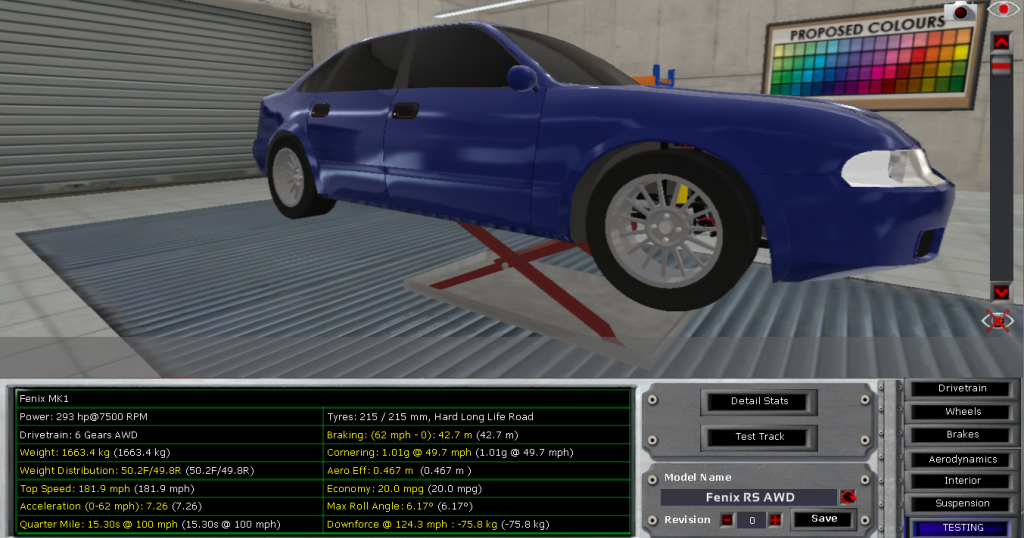Open the Wheels tab

point(962,412)
